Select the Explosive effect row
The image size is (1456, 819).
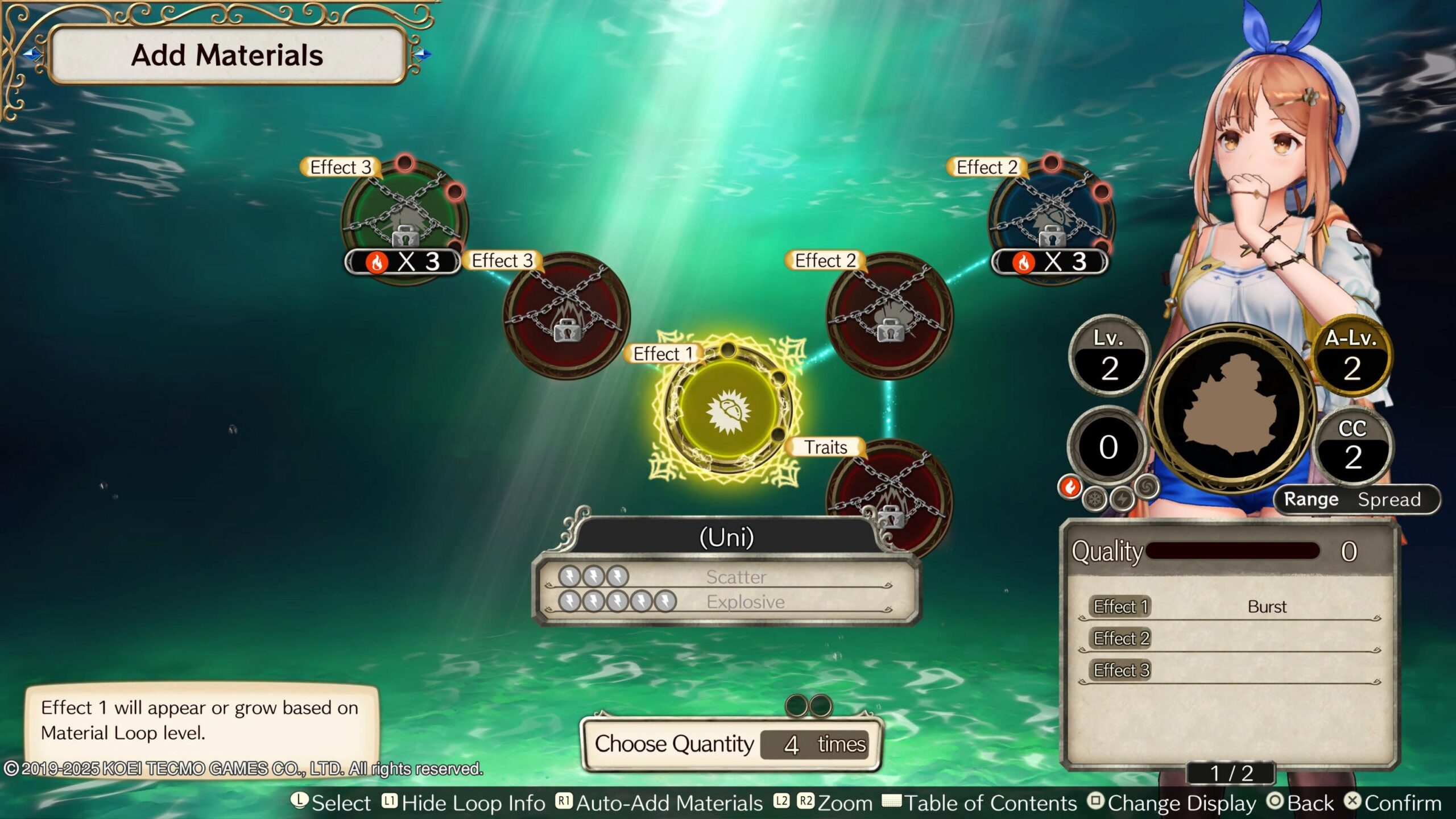click(726, 602)
